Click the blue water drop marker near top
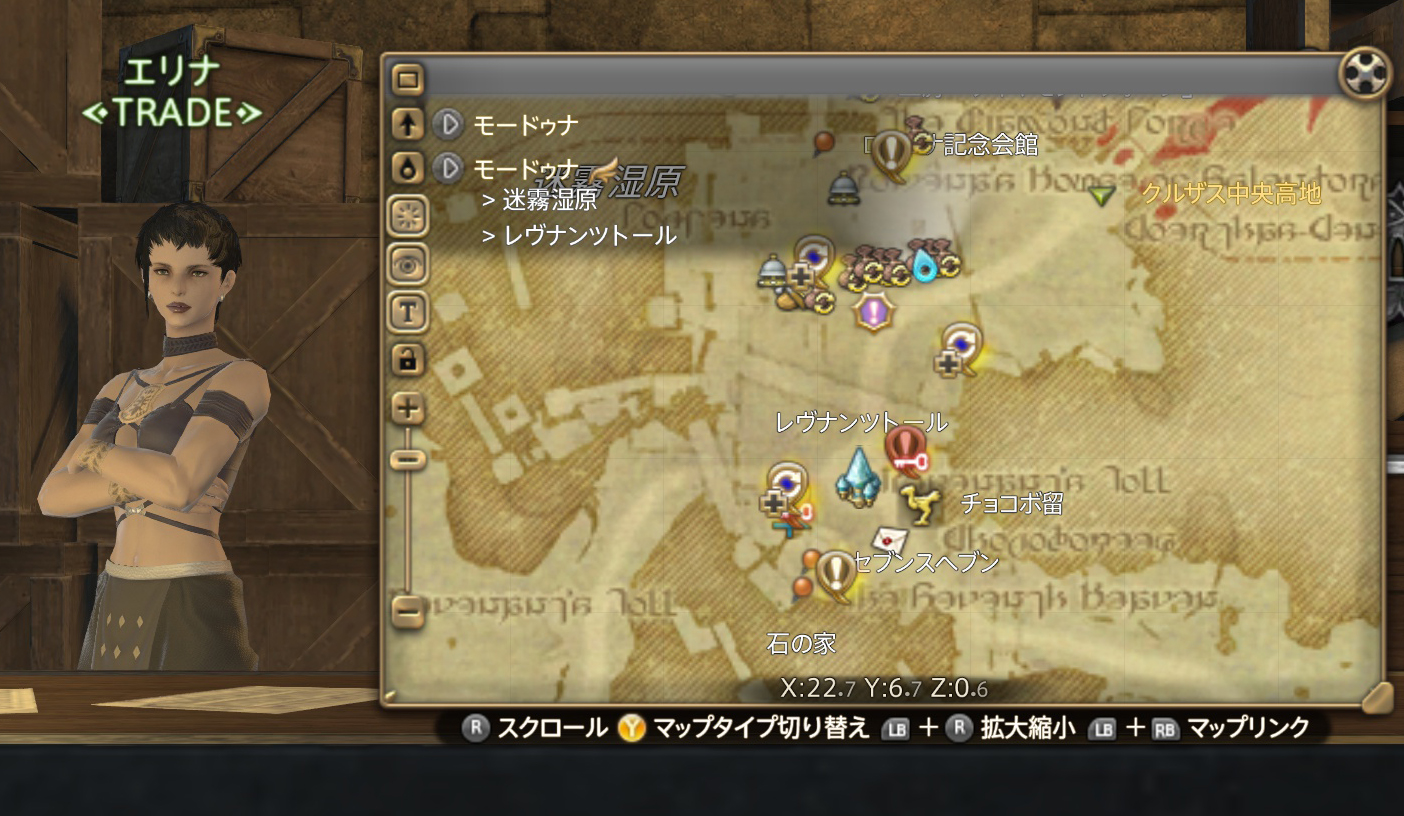Image resolution: width=1404 pixels, height=816 pixels. (925, 265)
